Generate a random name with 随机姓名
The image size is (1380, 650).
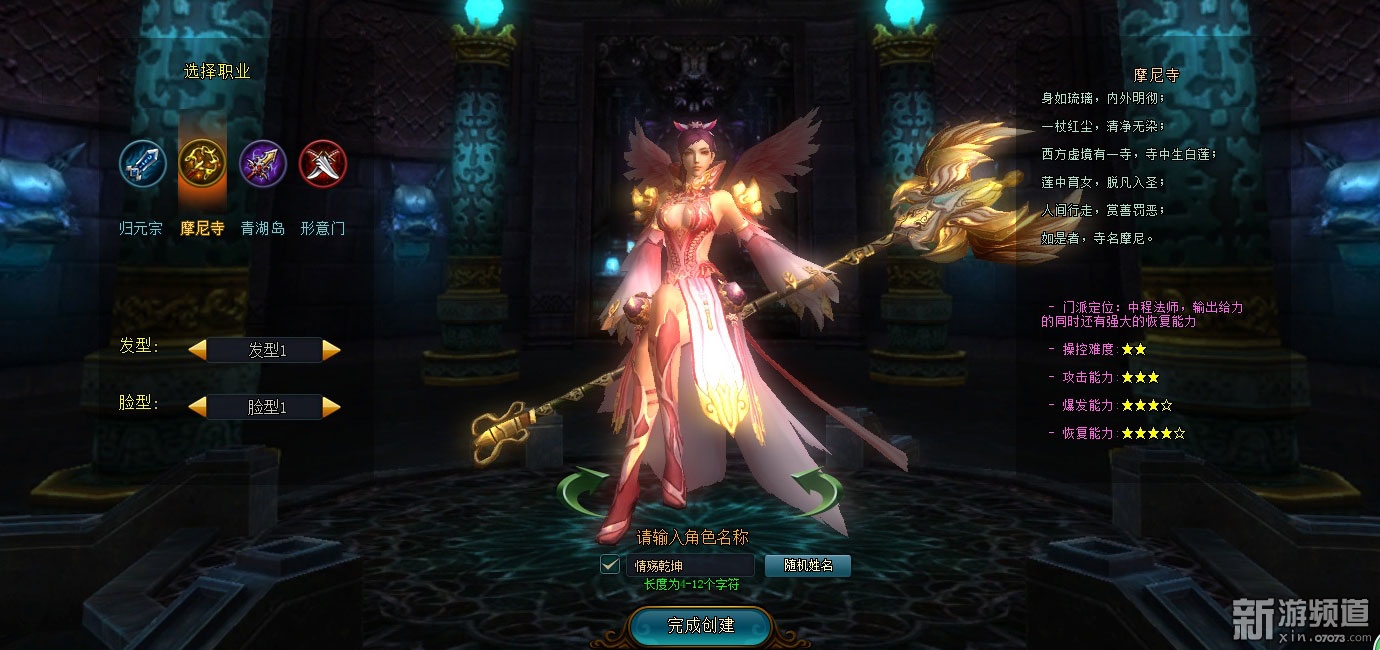click(x=808, y=566)
